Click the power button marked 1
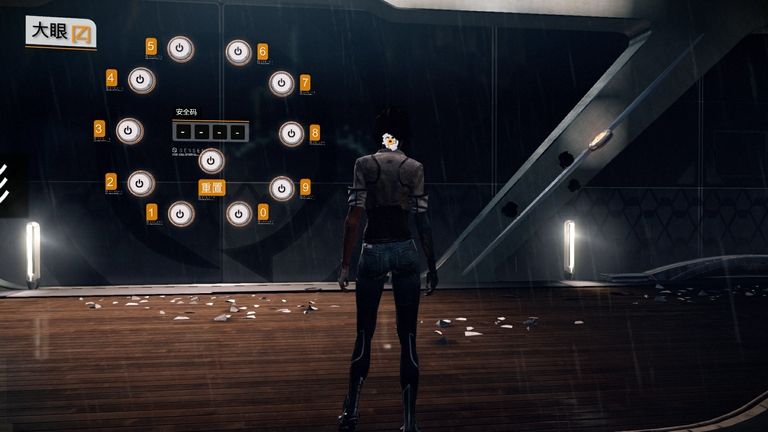768x432 pixels. point(181,213)
